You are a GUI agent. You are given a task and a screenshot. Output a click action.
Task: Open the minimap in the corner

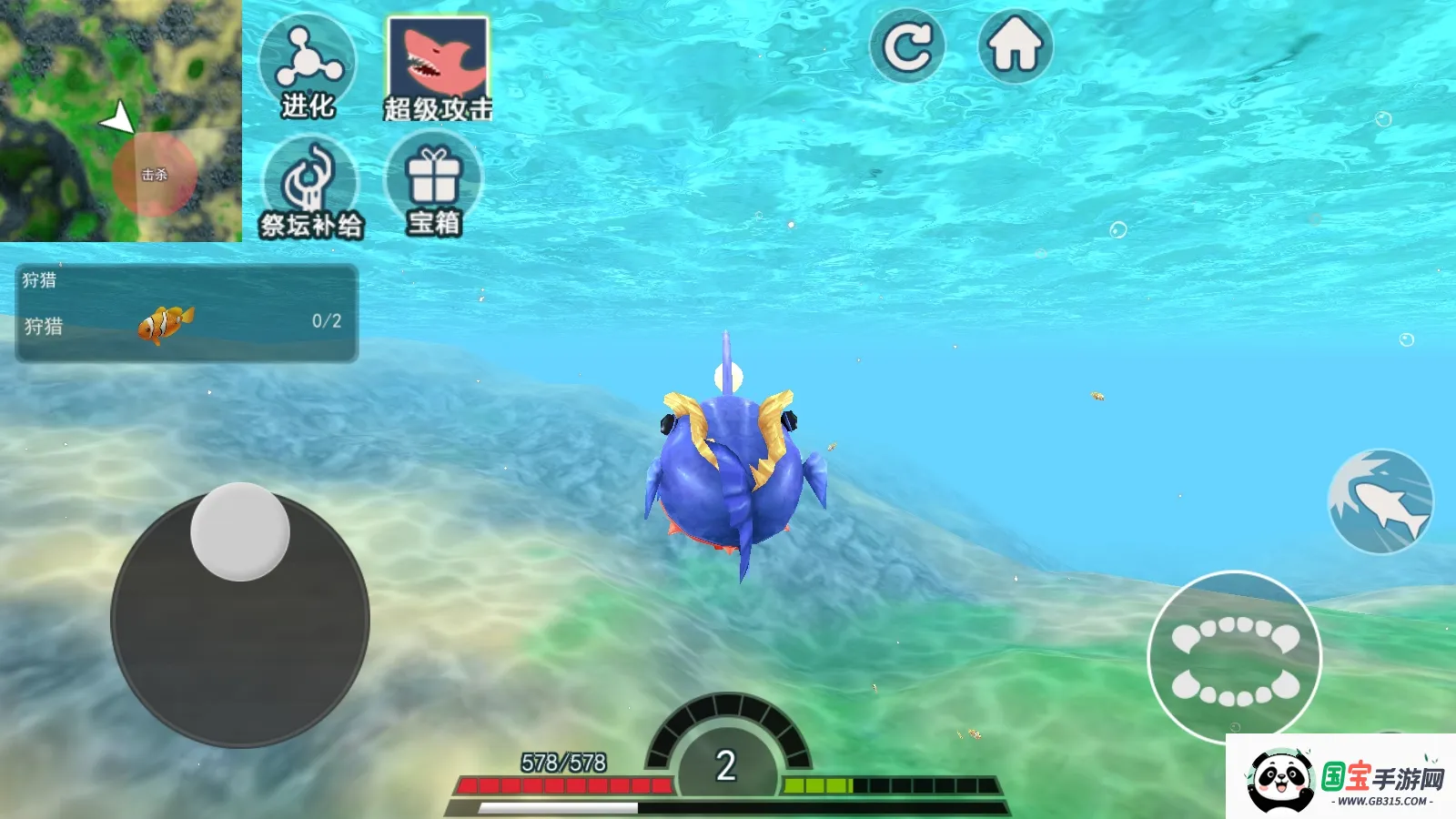120,120
